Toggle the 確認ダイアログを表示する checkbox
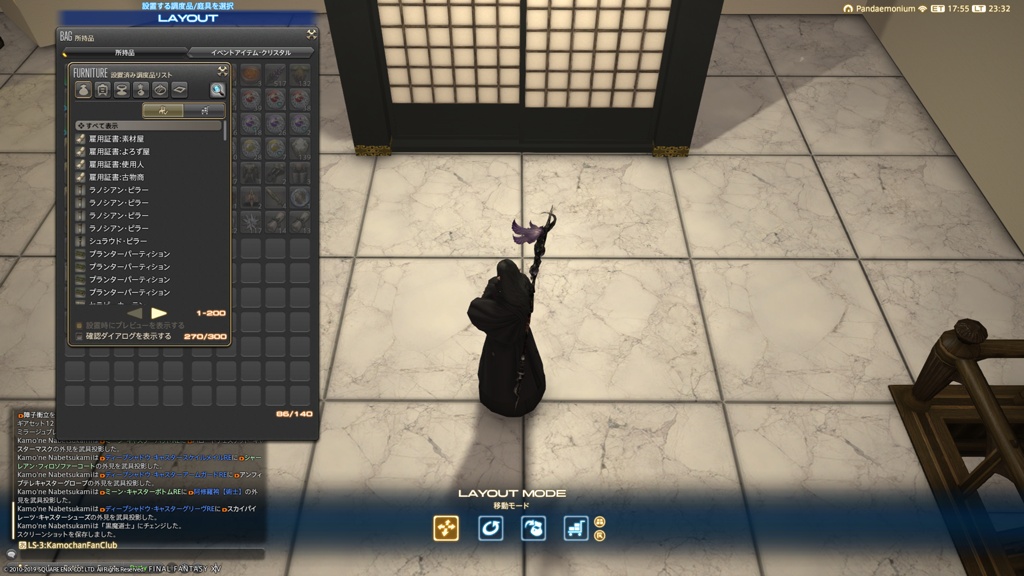This screenshot has width=1024, height=576. tap(79, 337)
